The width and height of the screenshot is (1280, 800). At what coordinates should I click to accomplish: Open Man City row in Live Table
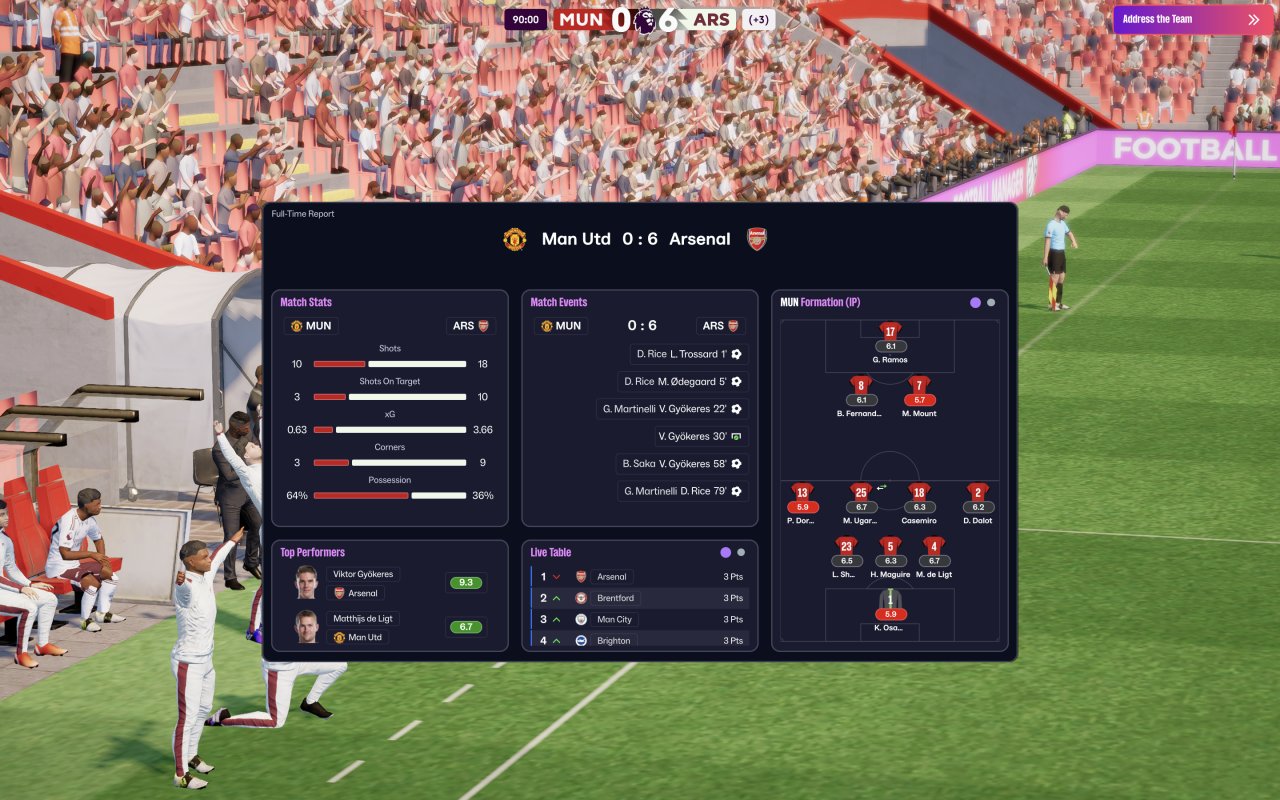click(x=640, y=620)
